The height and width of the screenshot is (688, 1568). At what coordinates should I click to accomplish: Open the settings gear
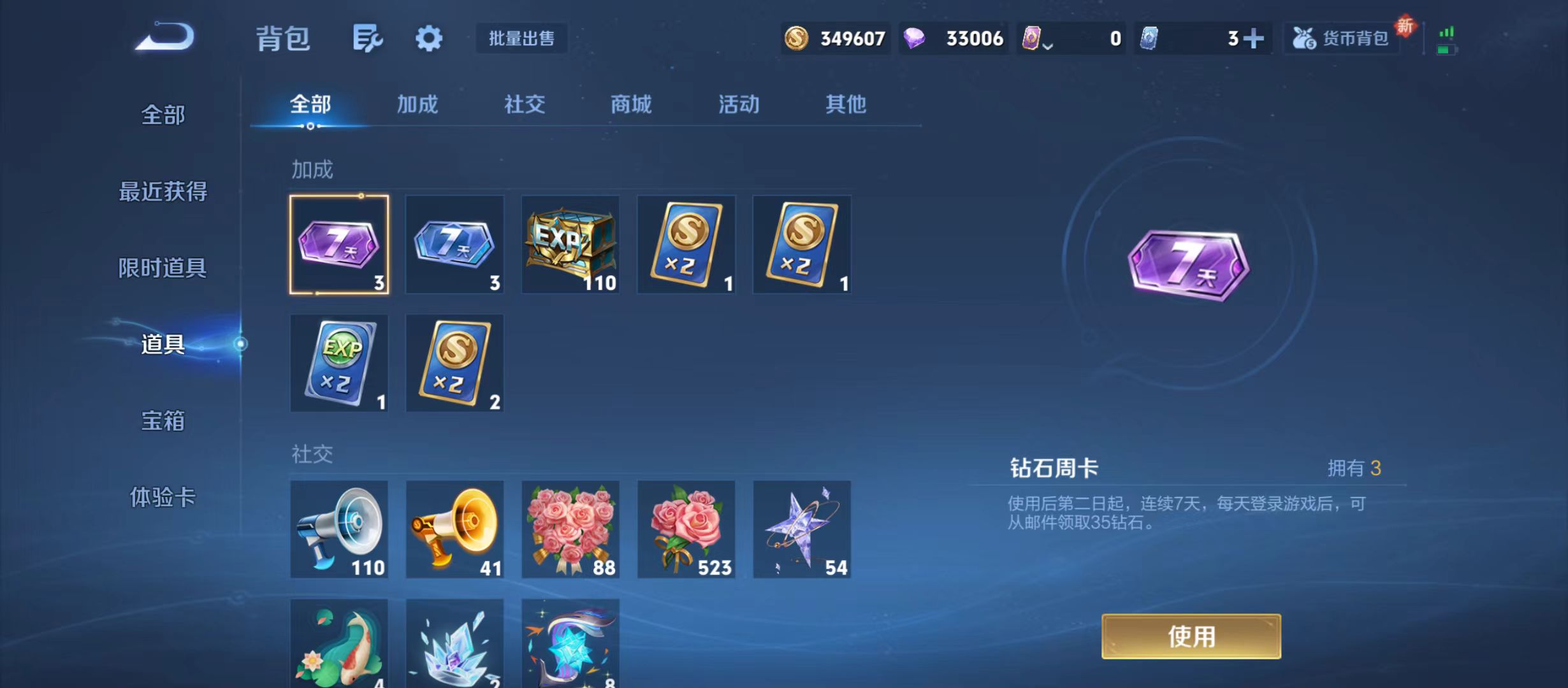pos(428,37)
